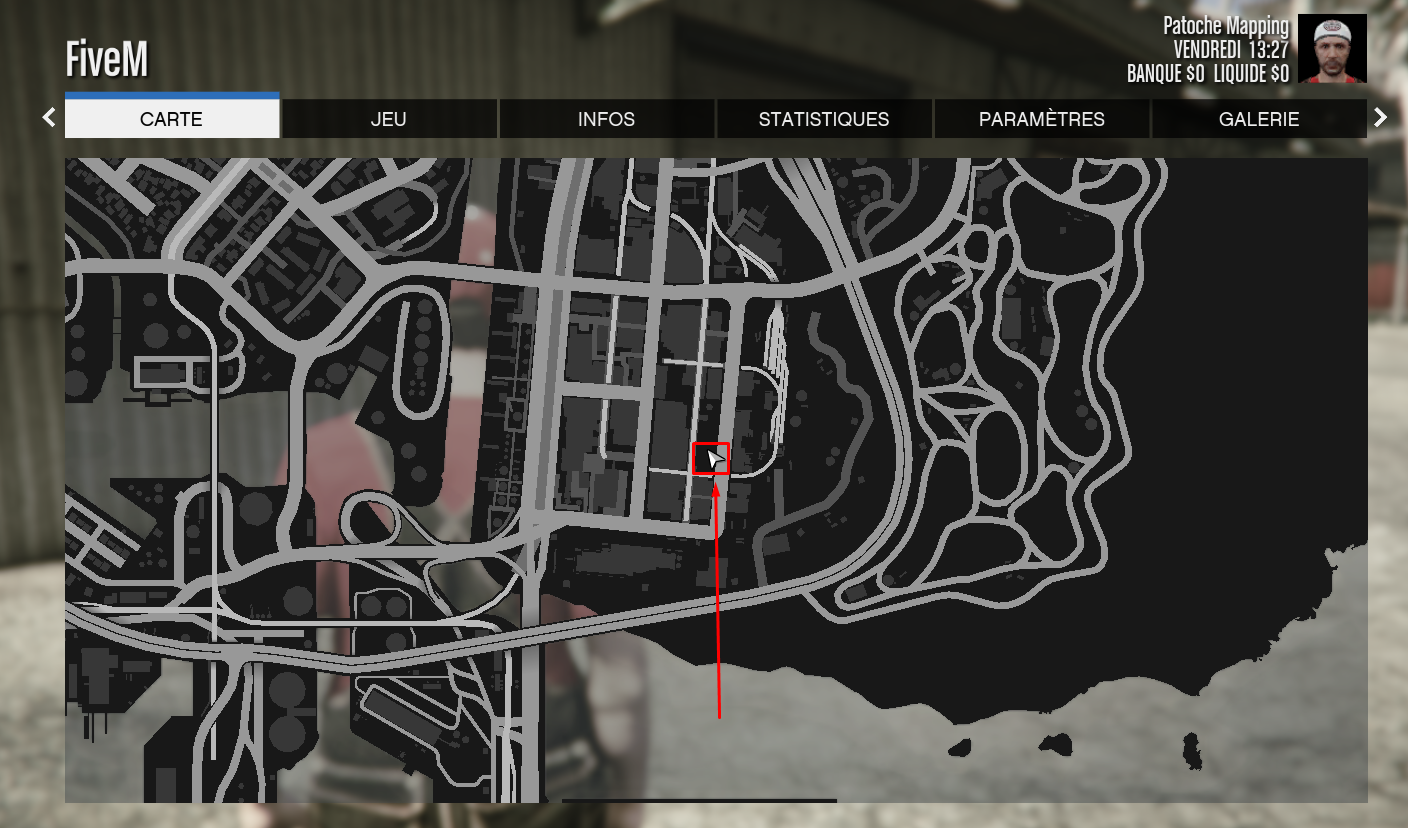Select the red waypoint marker on the map
This screenshot has width=1408, height=828.
[x=711, y=459]
